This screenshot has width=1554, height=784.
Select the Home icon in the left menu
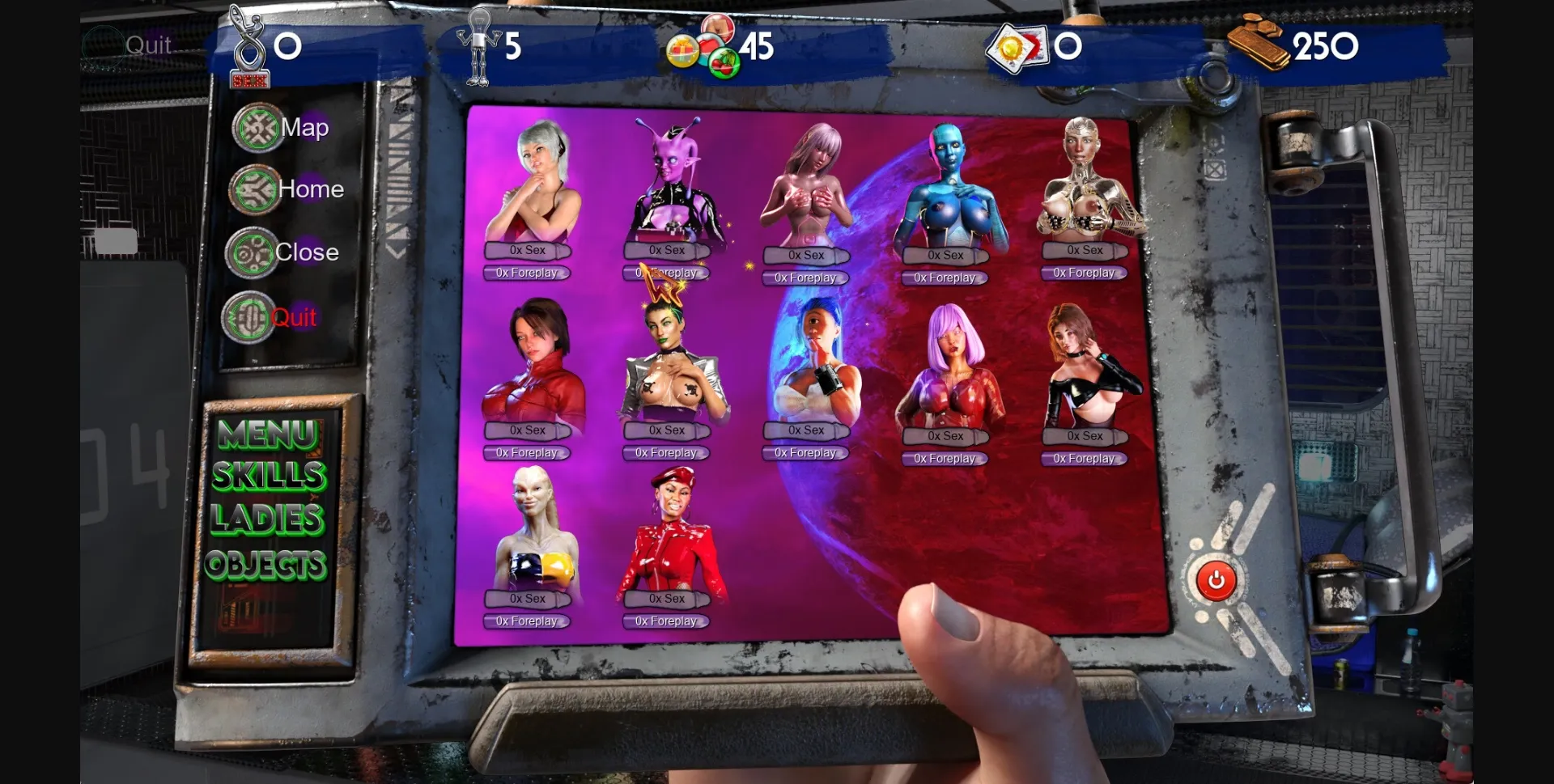(x=254, y=189)
